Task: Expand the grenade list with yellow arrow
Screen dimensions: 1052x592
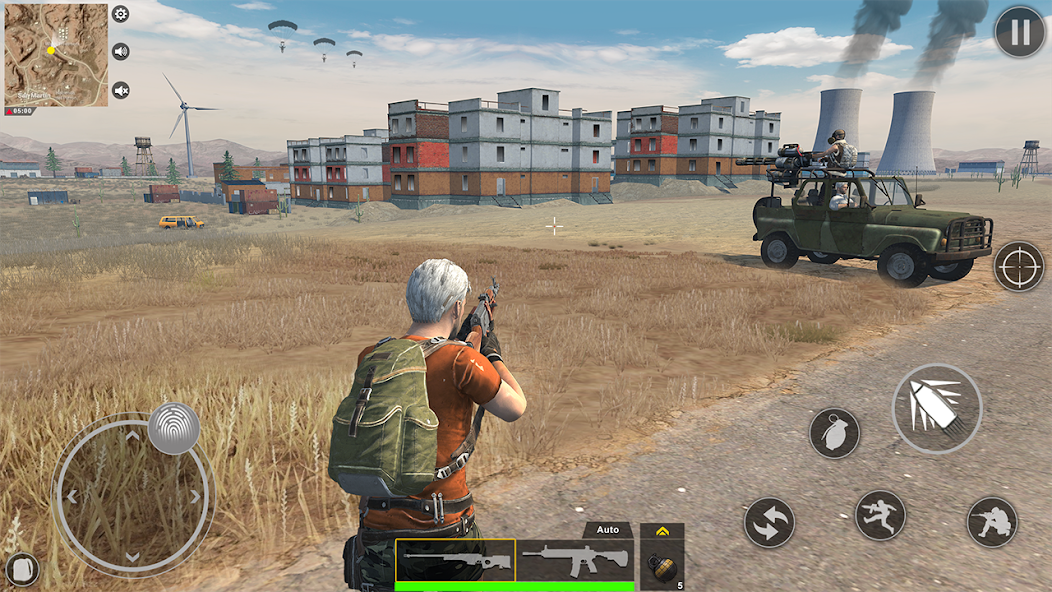Action: tap(661, 531)
